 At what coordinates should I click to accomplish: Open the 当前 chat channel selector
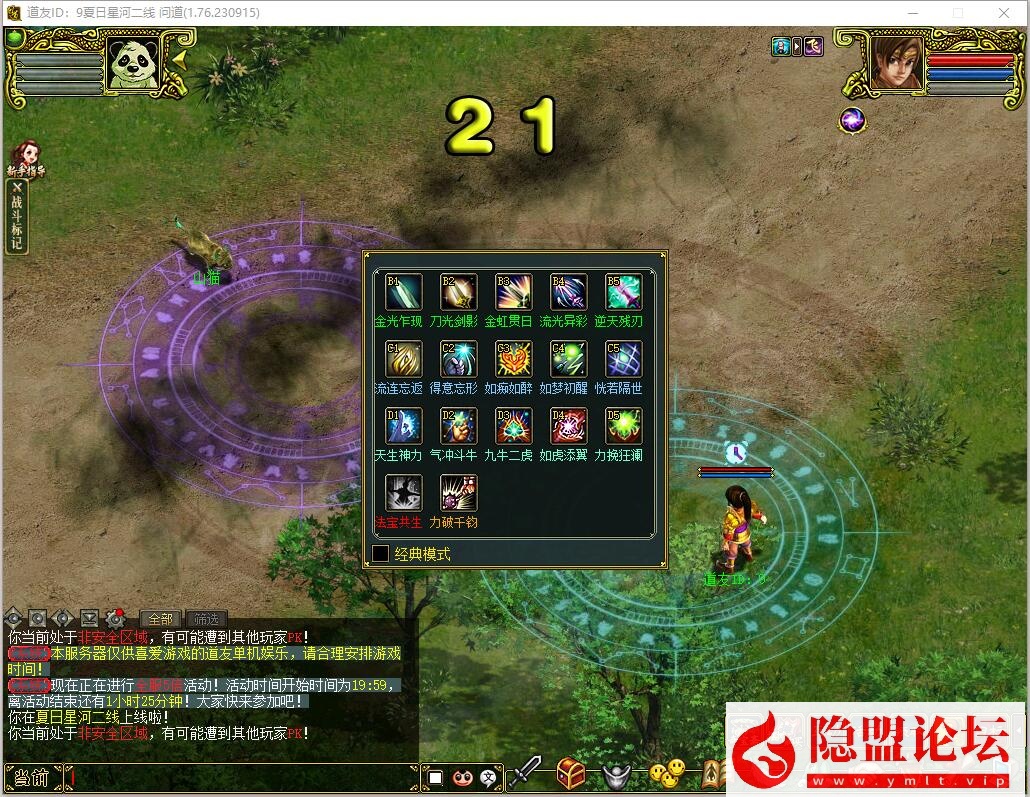pyautogui.click(x=32, y=776)
